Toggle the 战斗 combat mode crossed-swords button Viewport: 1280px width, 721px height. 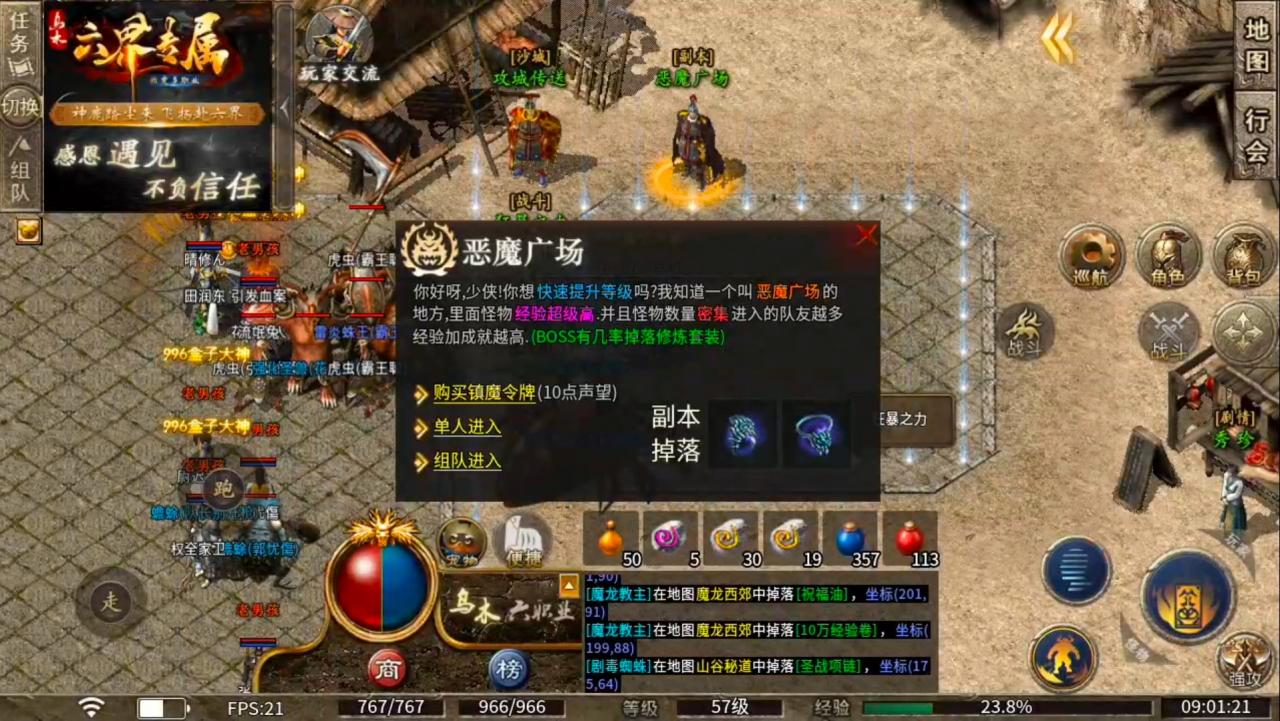click(x=1171, y=330)
